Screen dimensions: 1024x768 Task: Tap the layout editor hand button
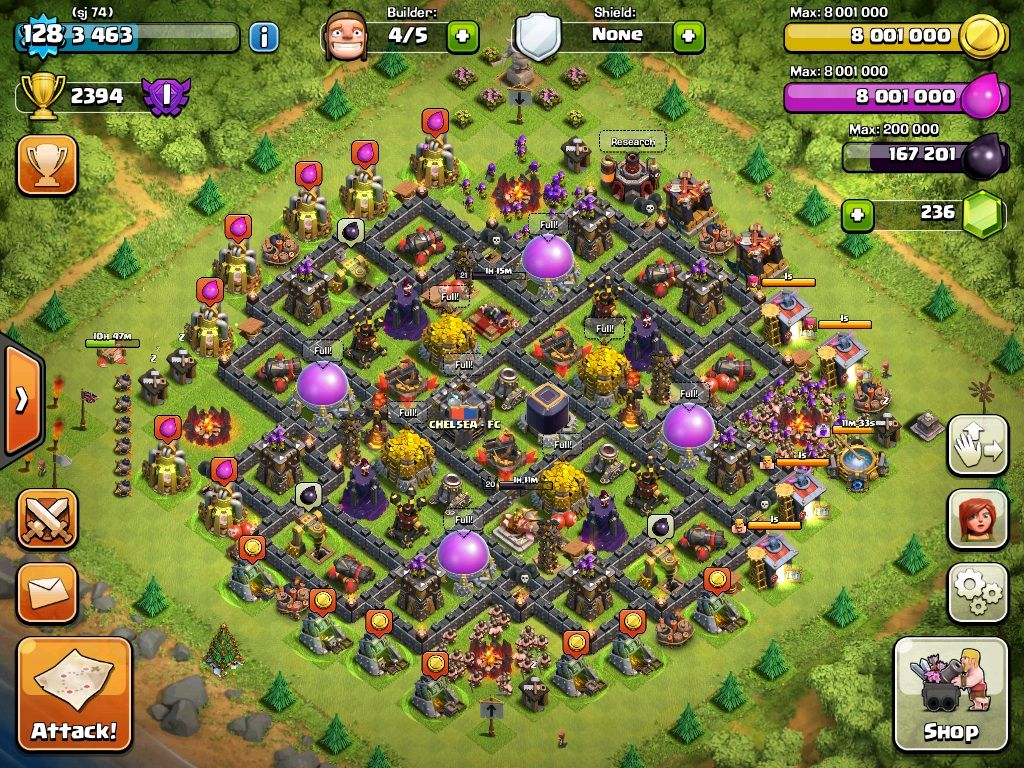(977, 445)
